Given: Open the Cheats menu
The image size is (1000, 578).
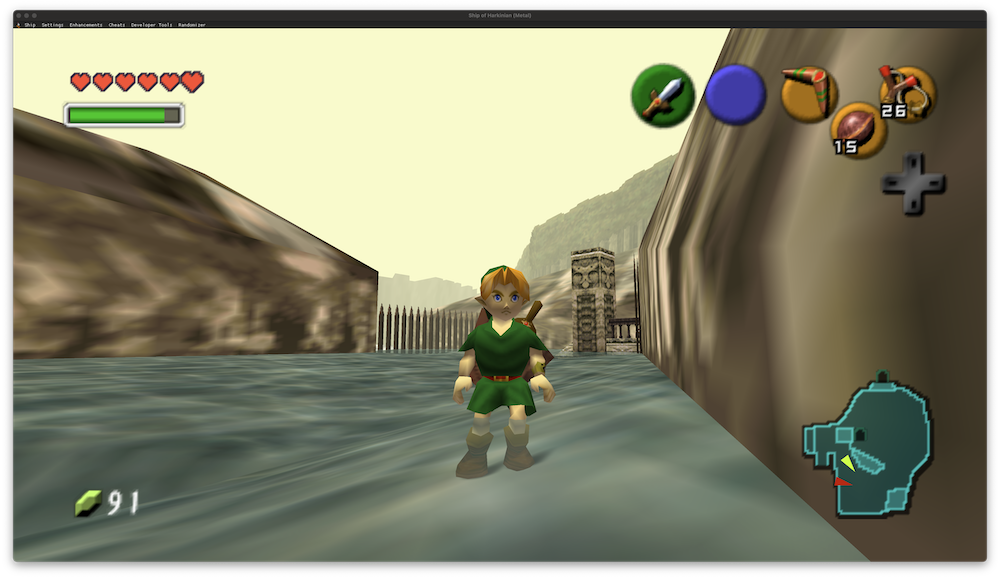Looking at the screenshot, I should pyautogui.click(x=117, y=25).
